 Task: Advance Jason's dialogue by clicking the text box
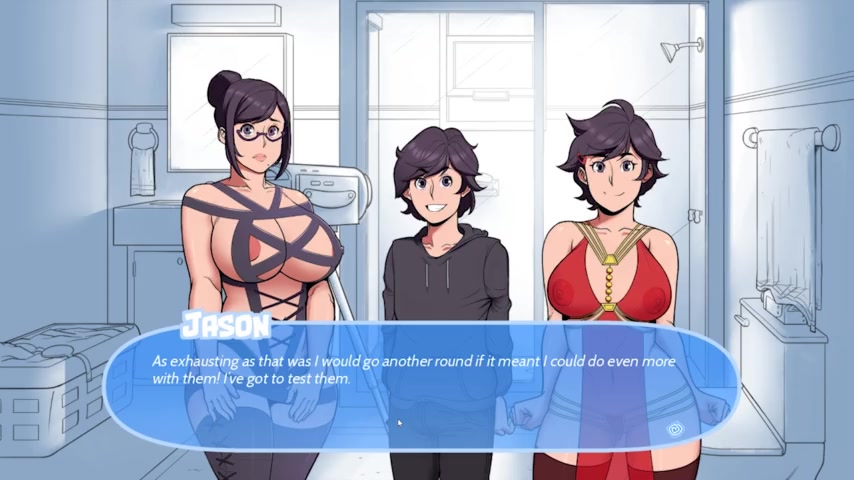(x=420, y=385)
